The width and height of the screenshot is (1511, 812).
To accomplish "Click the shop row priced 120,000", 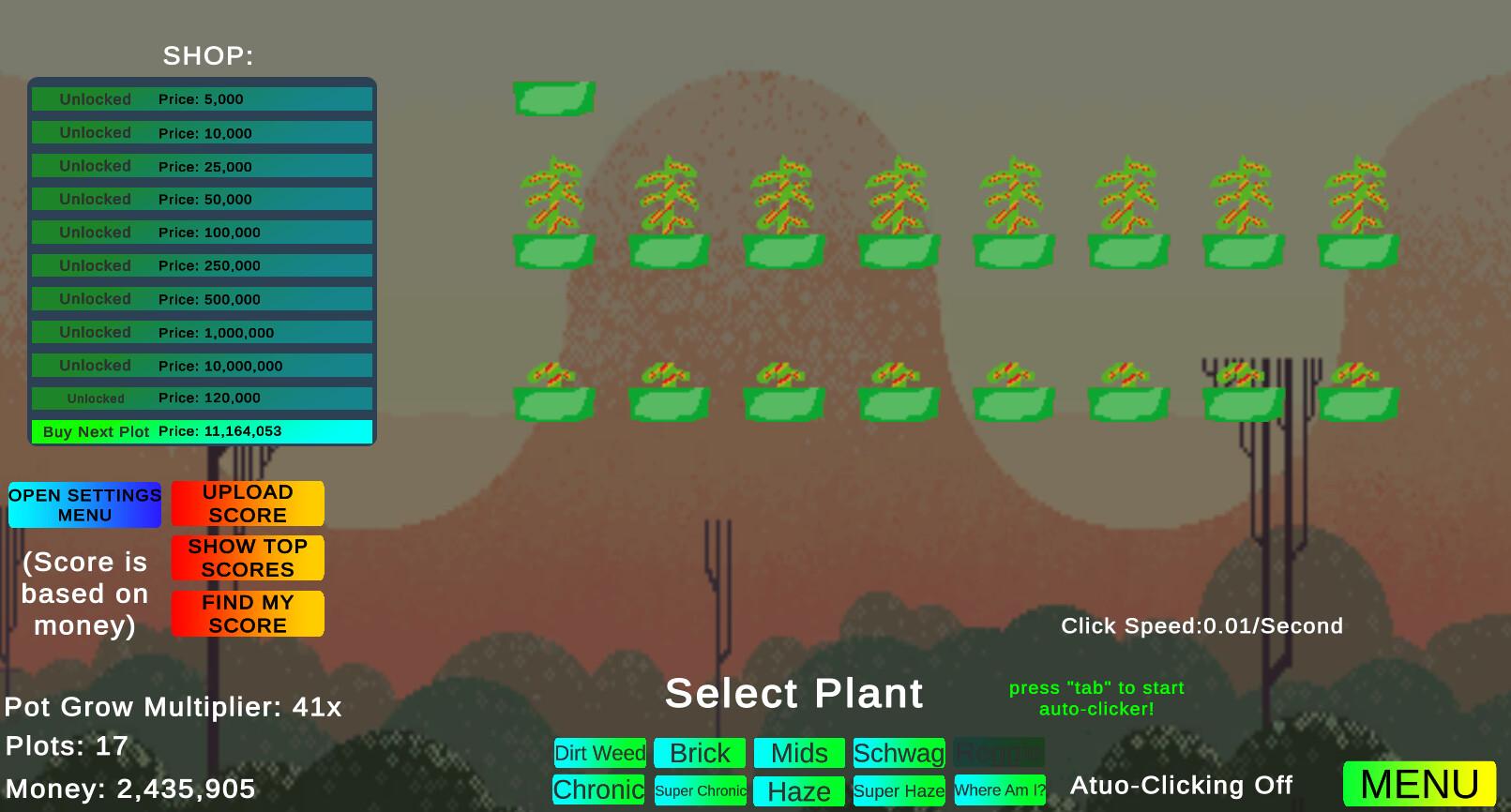I will (202, 398).
